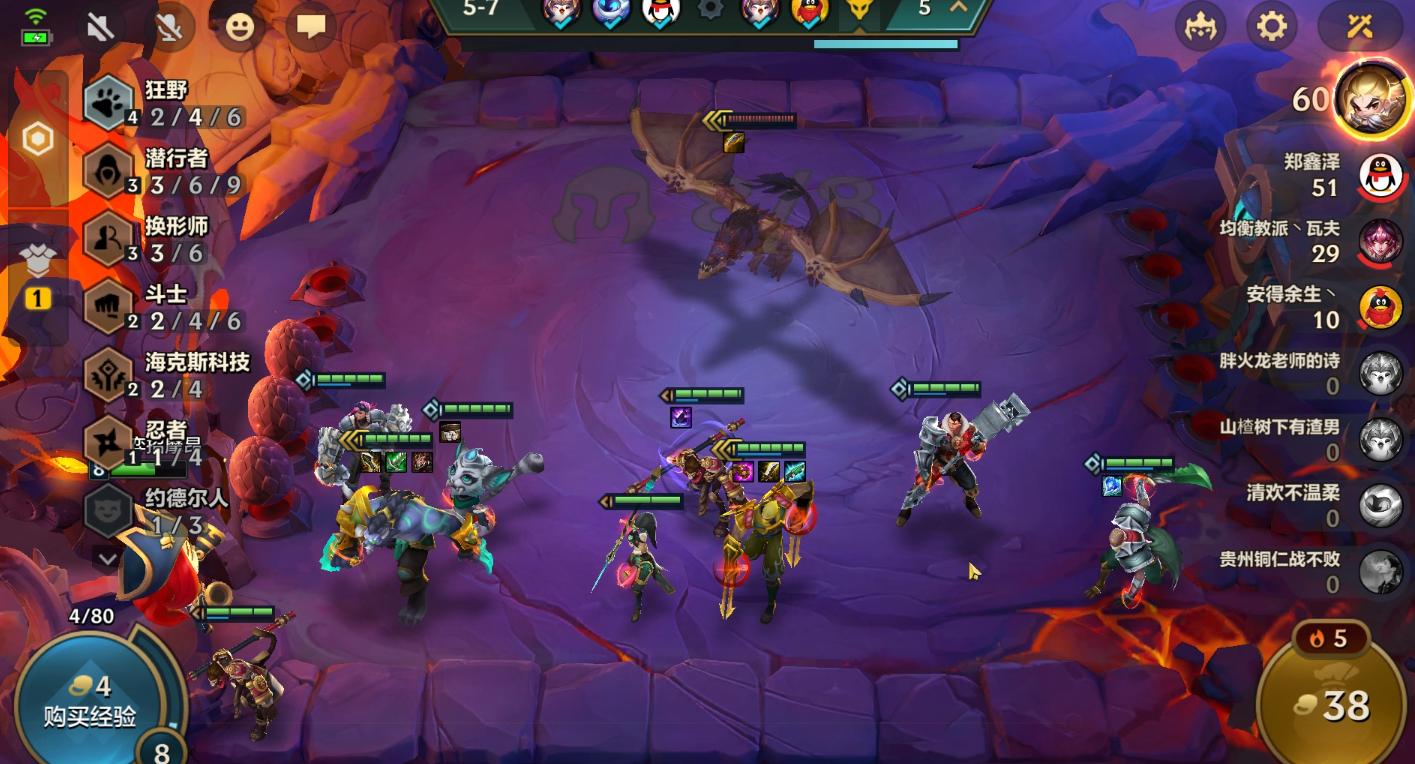
Task: Click the hexagon icon on left sidebar
Action: (x=38, y=139)
